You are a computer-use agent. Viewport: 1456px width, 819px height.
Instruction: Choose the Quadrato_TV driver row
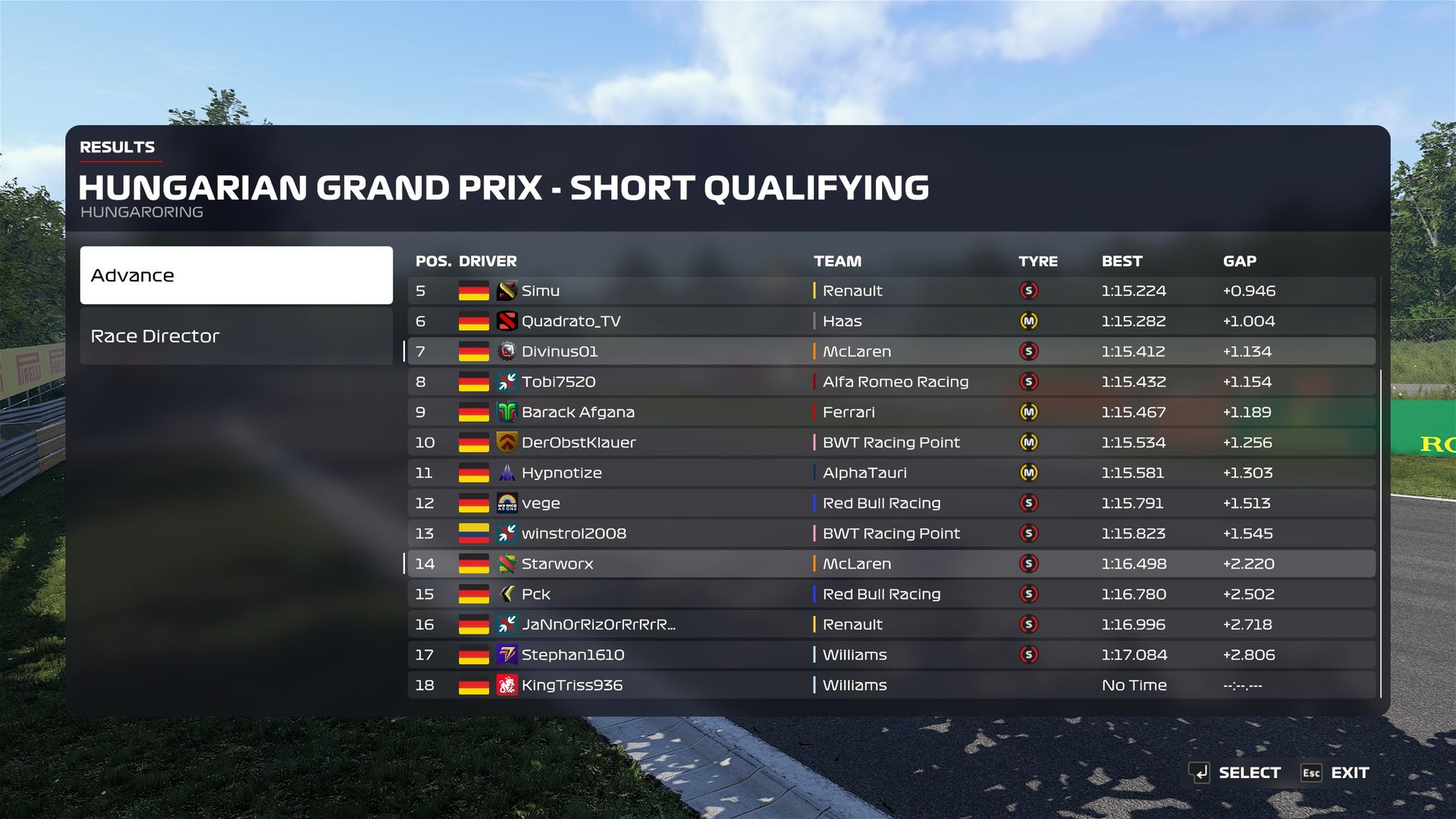(891, 321)
